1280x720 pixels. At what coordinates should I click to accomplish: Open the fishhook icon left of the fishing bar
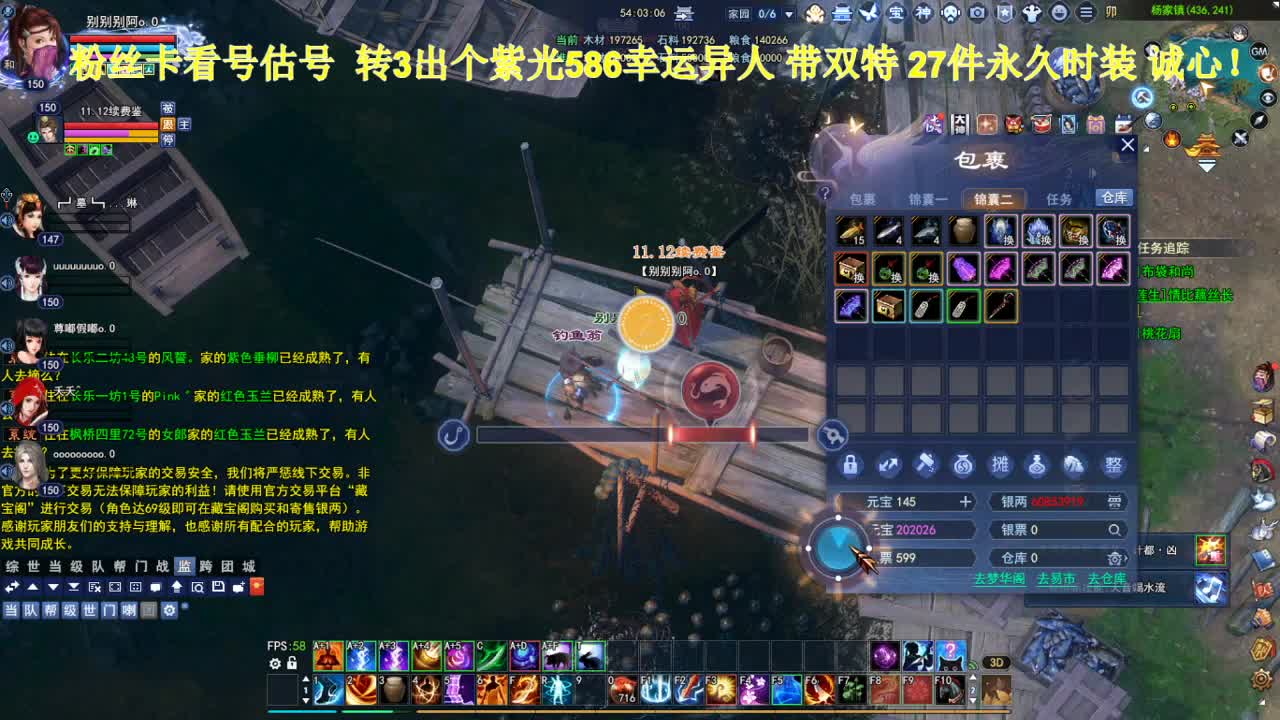click(x=454, y=435)
